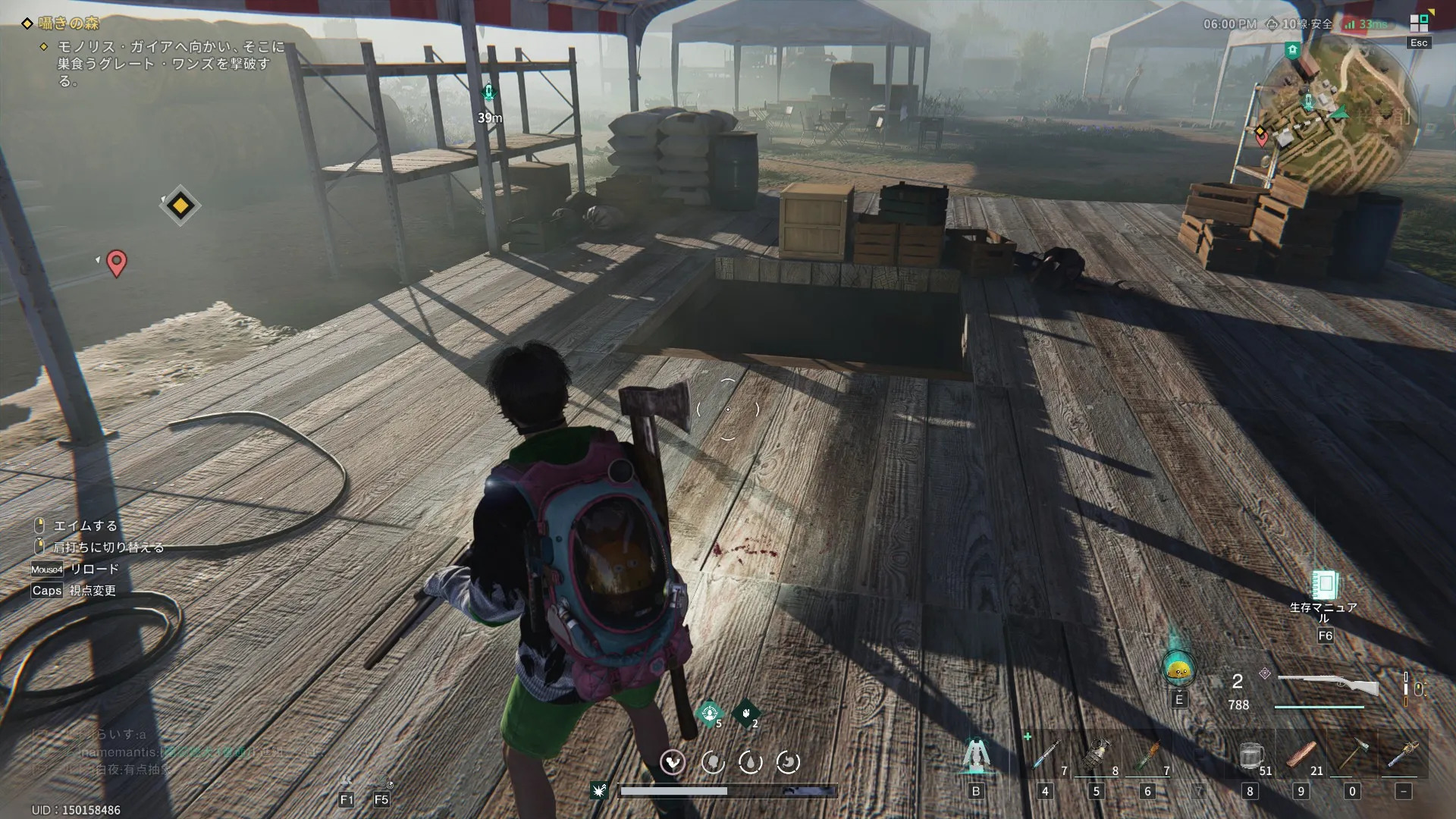Select the torch tool in last slot
Image resolution: width=1456 pixels, height=819 pixels.
point(1403,756)
